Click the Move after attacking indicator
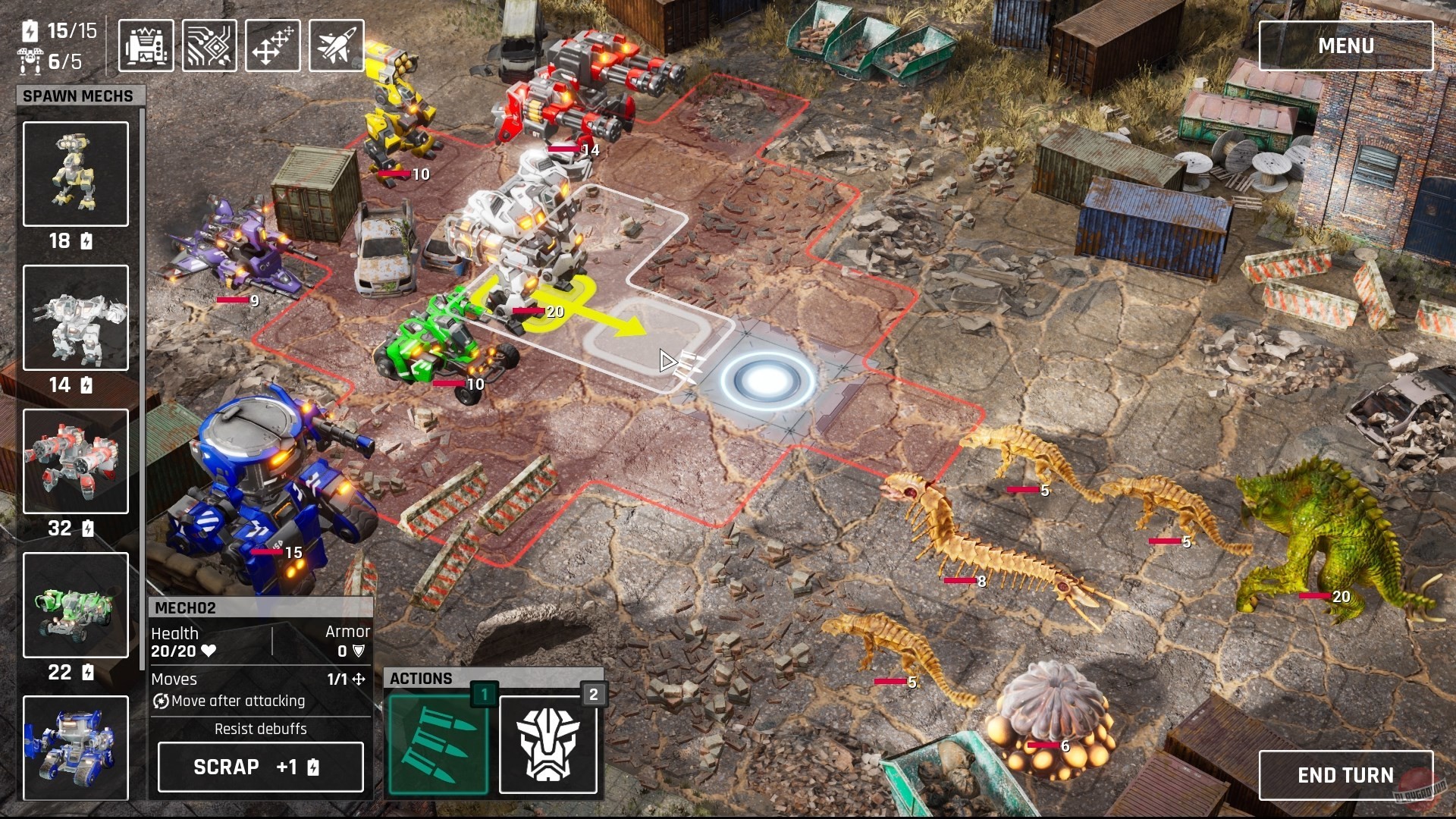Screen dimensions: 1456x819 click(227, 701)
